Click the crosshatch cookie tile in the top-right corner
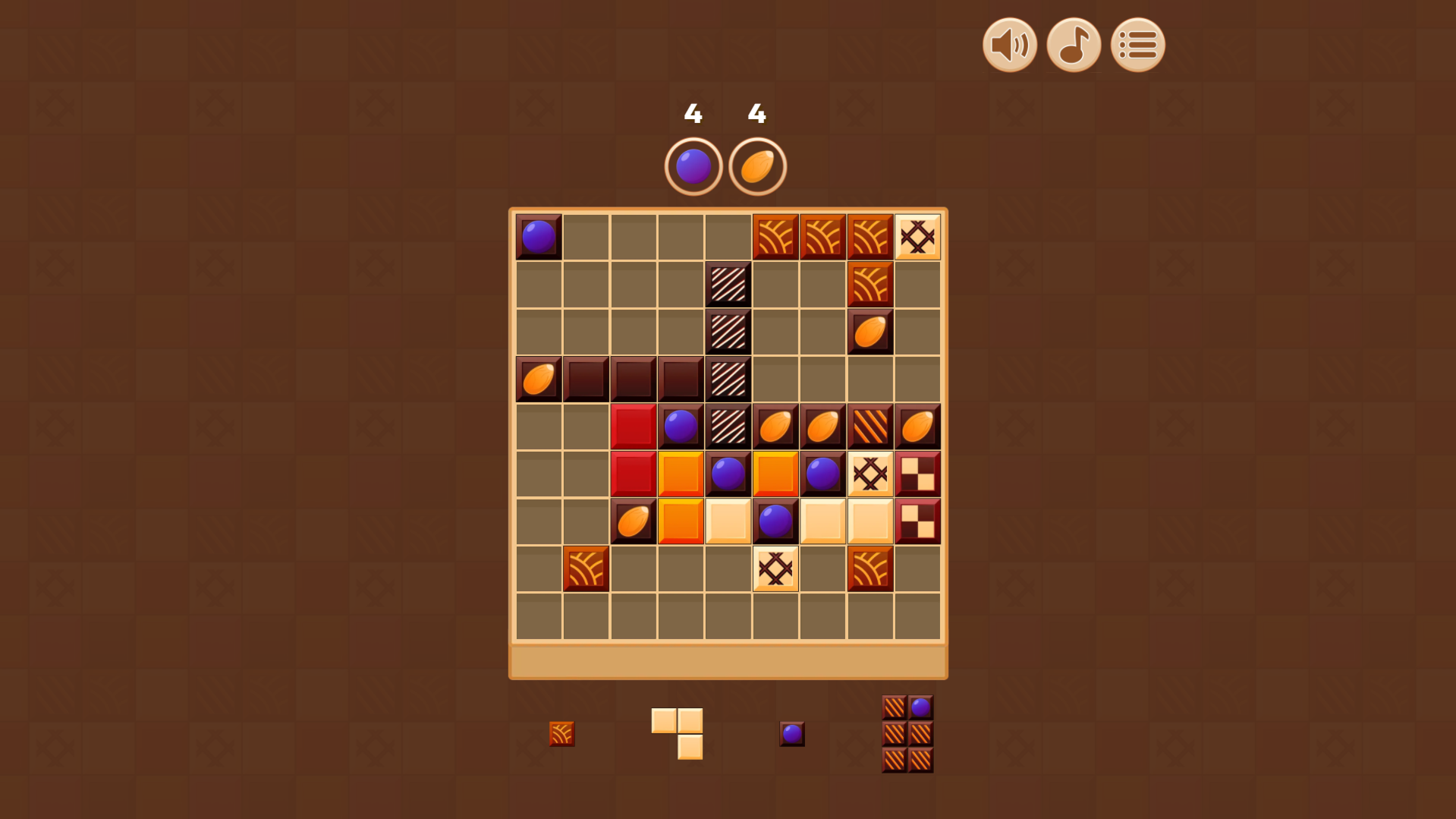1456x819 pixels. click(x=917, y=236)
